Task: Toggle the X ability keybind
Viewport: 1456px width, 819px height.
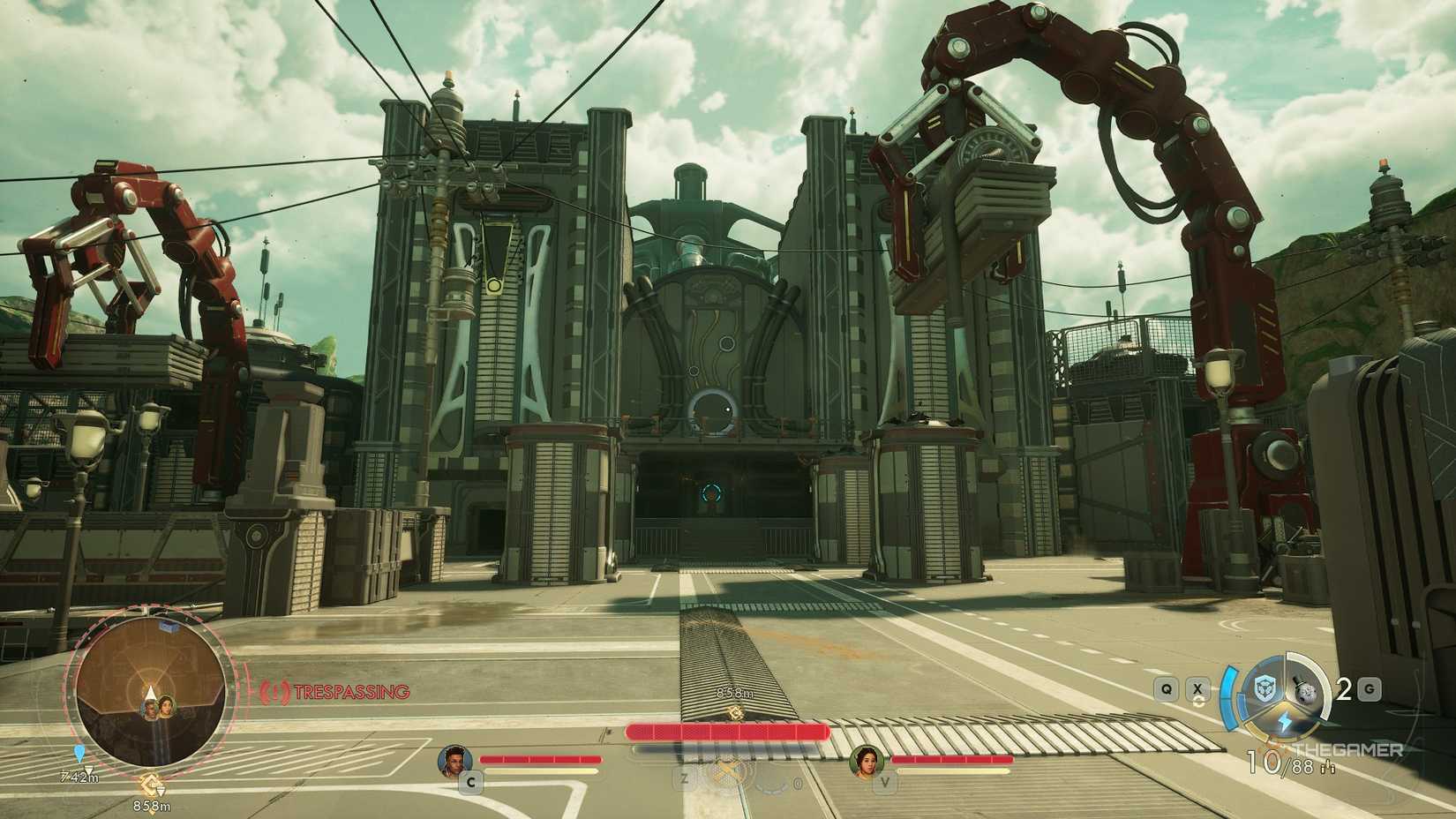Action: pyautogui.click(x=1197, y=688)
